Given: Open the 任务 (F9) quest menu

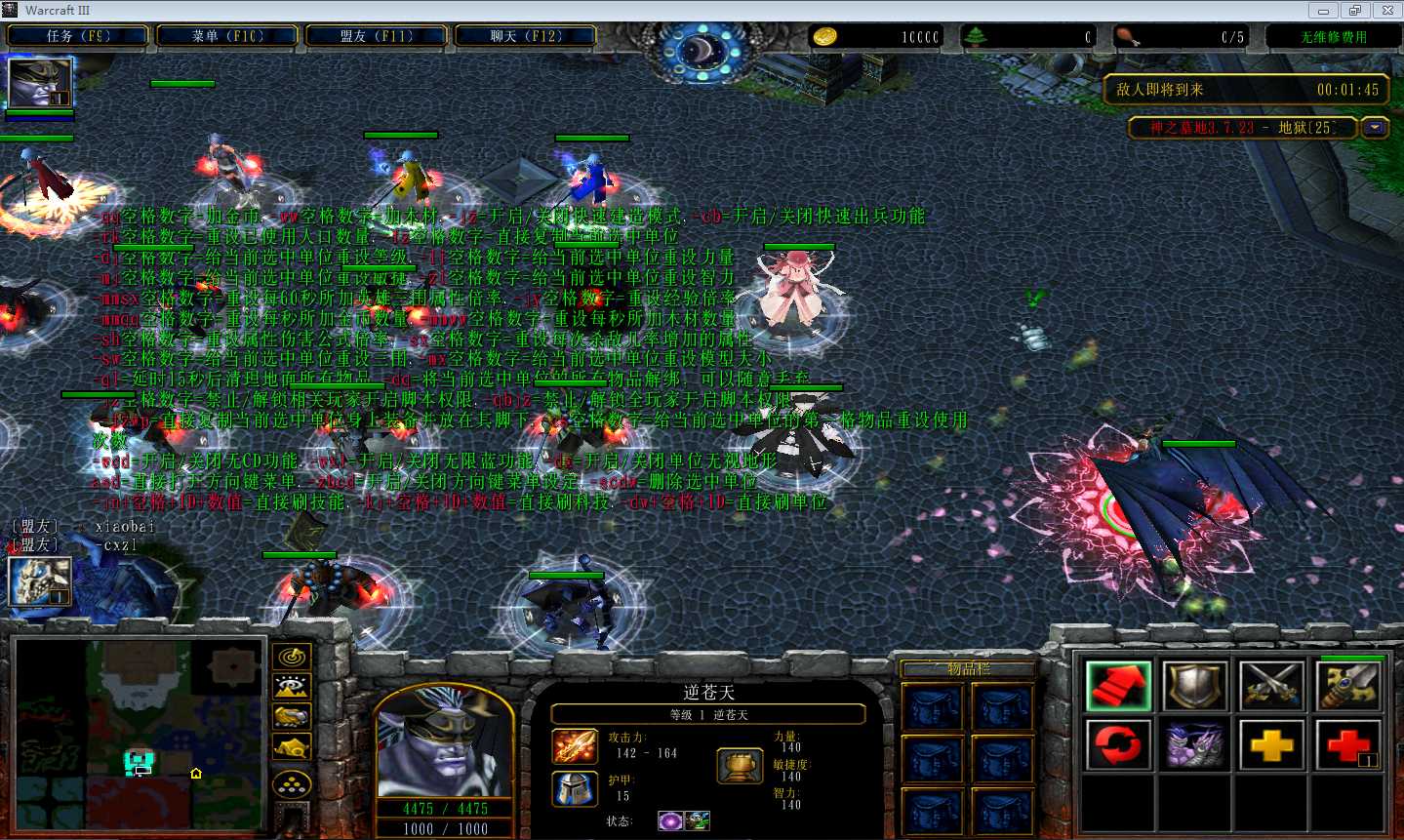Looking at the screenshot, I should [x=78, y=36].
